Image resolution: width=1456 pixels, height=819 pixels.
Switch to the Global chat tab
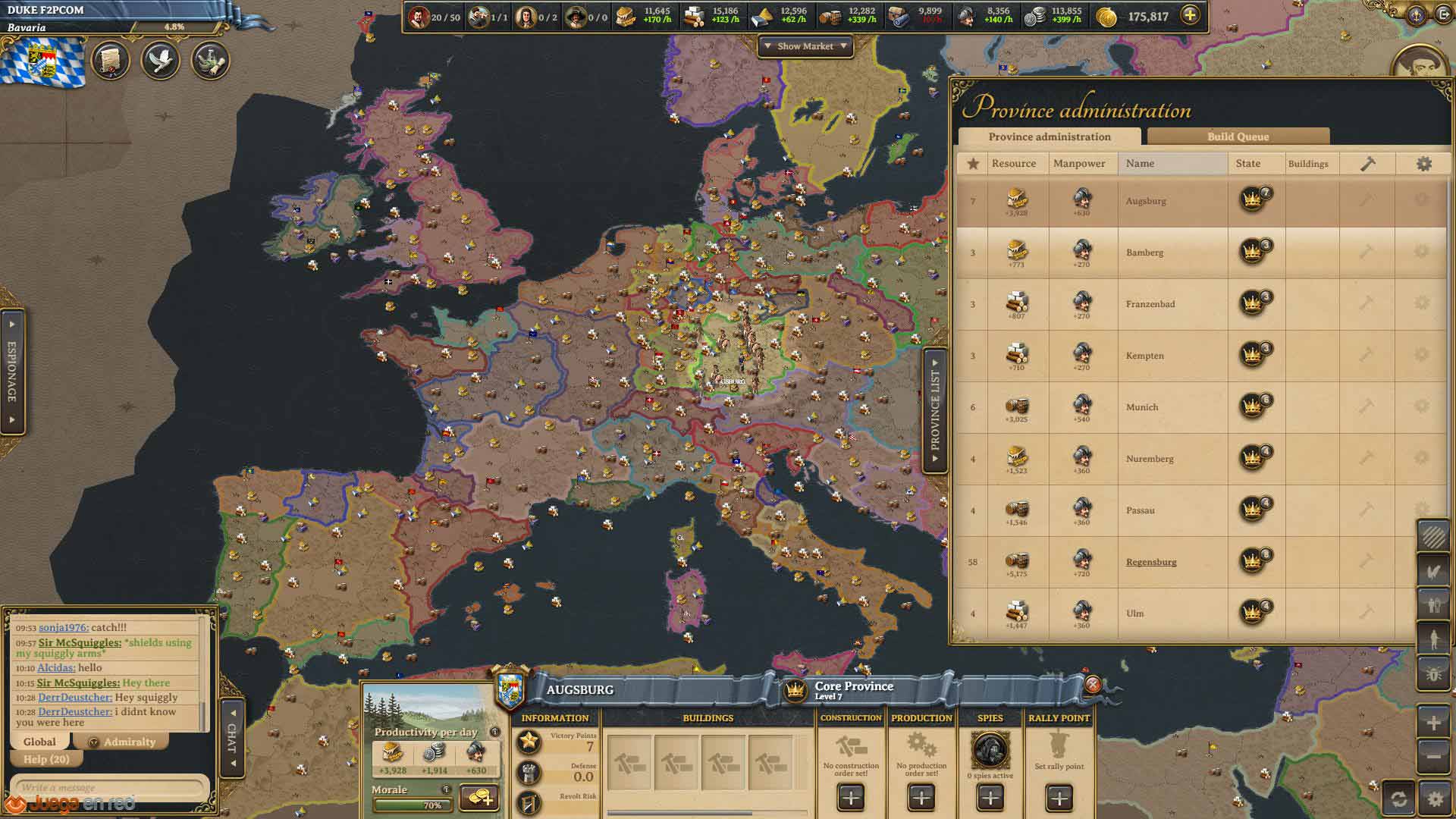[39, 742]
